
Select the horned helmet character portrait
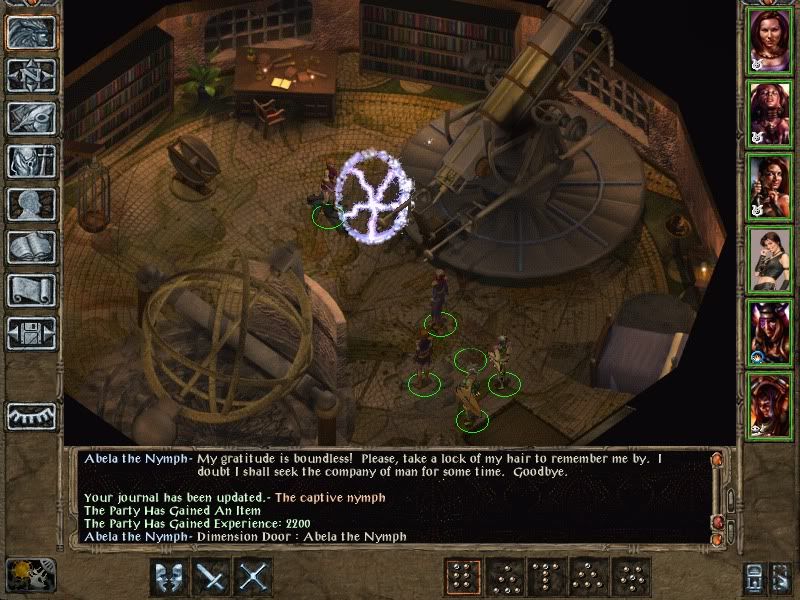pyautogui.click(x=768, y=331)
